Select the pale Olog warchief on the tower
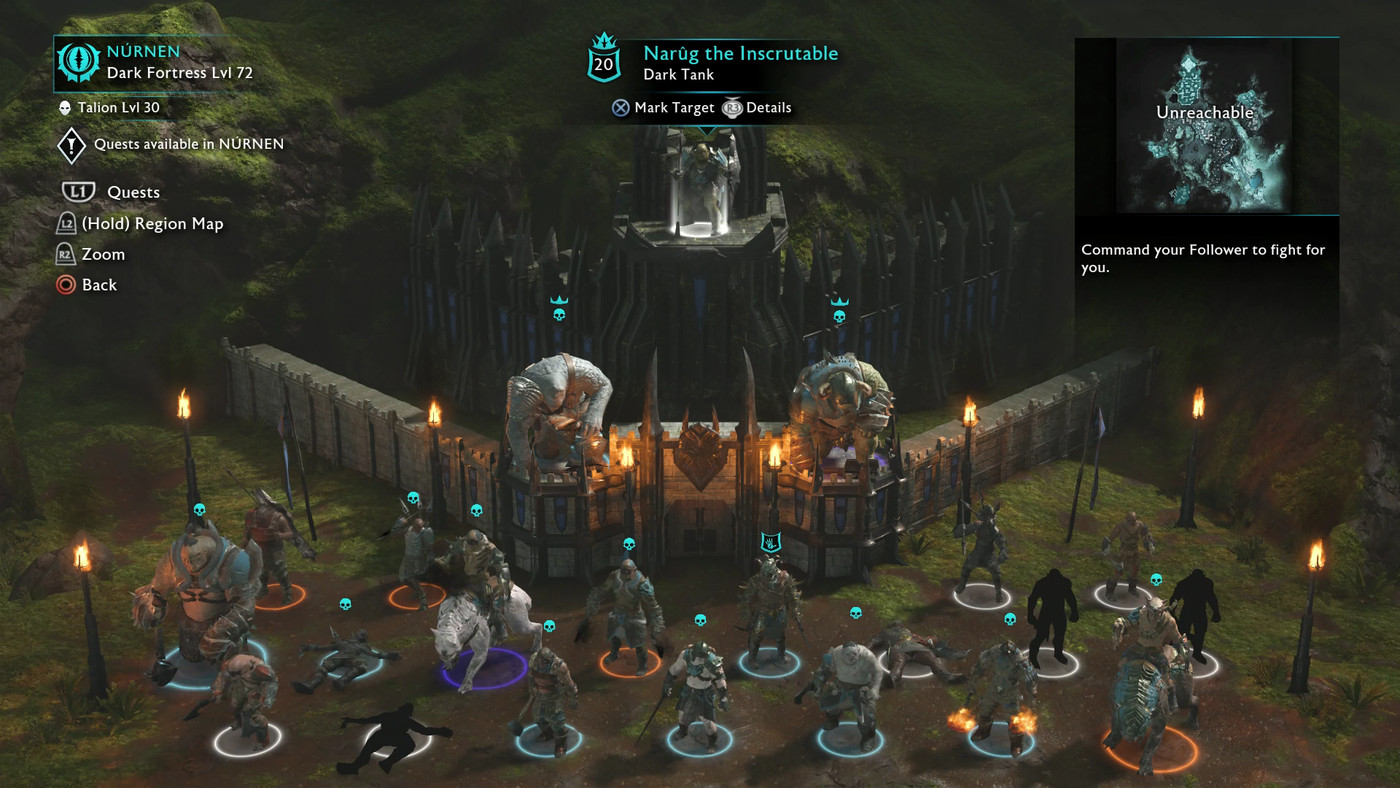The image size is (1400, 788). pyautogui.click(x=558, y=410)
